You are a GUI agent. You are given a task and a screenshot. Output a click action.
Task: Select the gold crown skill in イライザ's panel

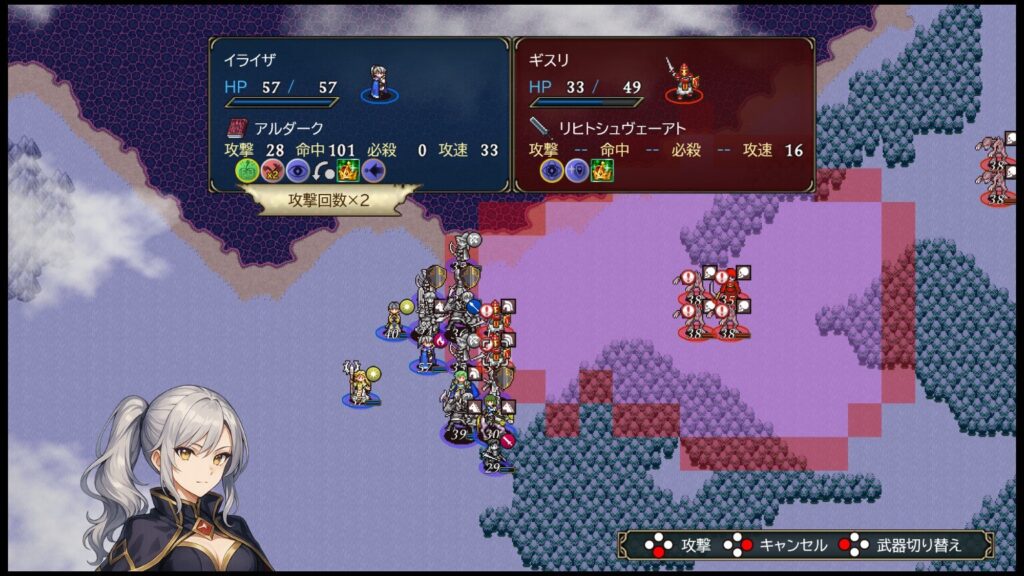click(348, 170)
